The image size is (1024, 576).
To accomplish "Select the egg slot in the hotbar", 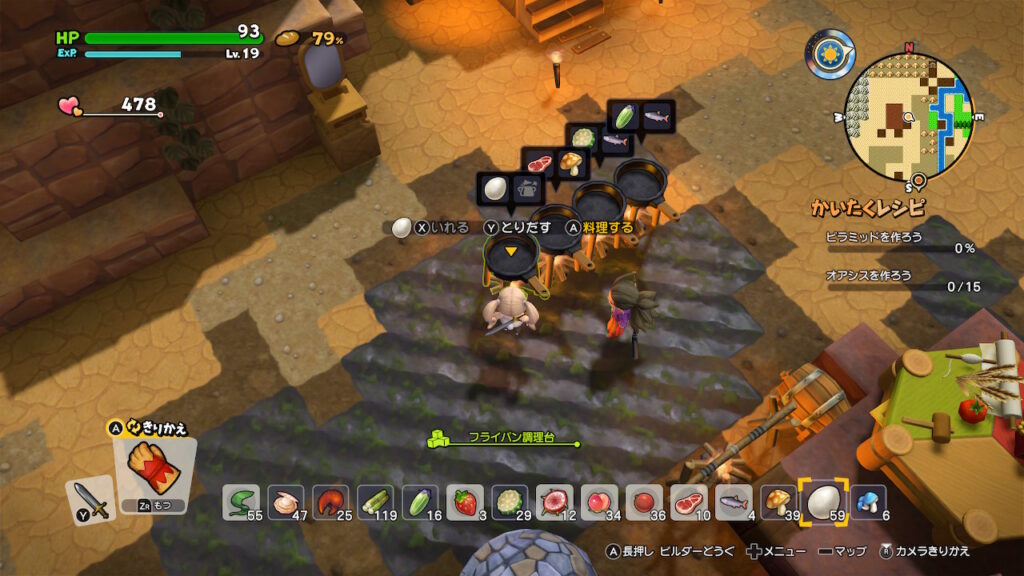I will 820,501.
